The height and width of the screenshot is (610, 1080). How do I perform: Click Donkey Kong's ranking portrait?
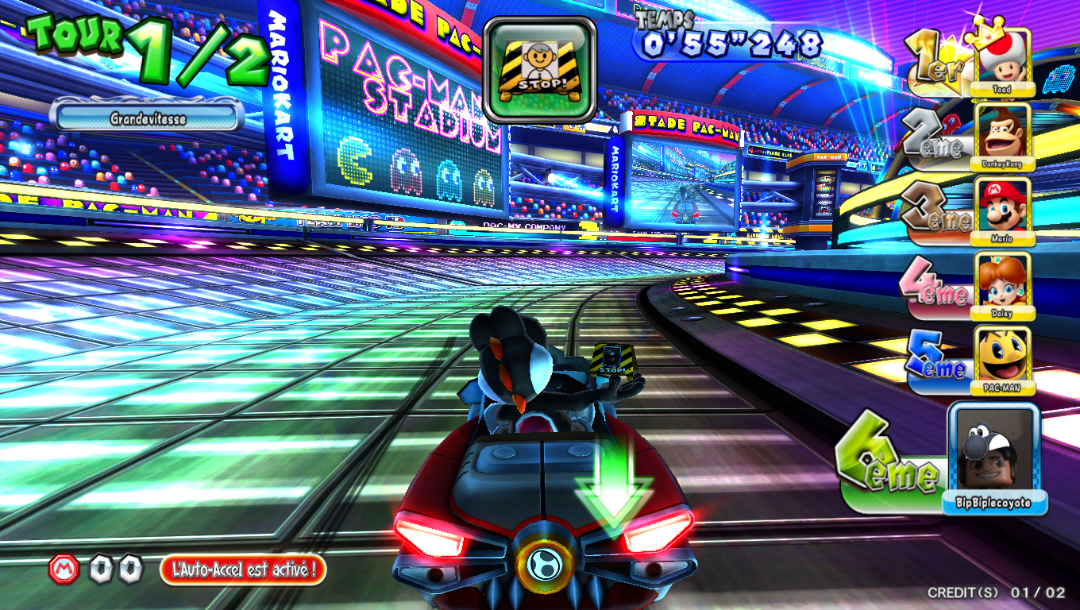pyautogui.click(x=1002, y=134)
